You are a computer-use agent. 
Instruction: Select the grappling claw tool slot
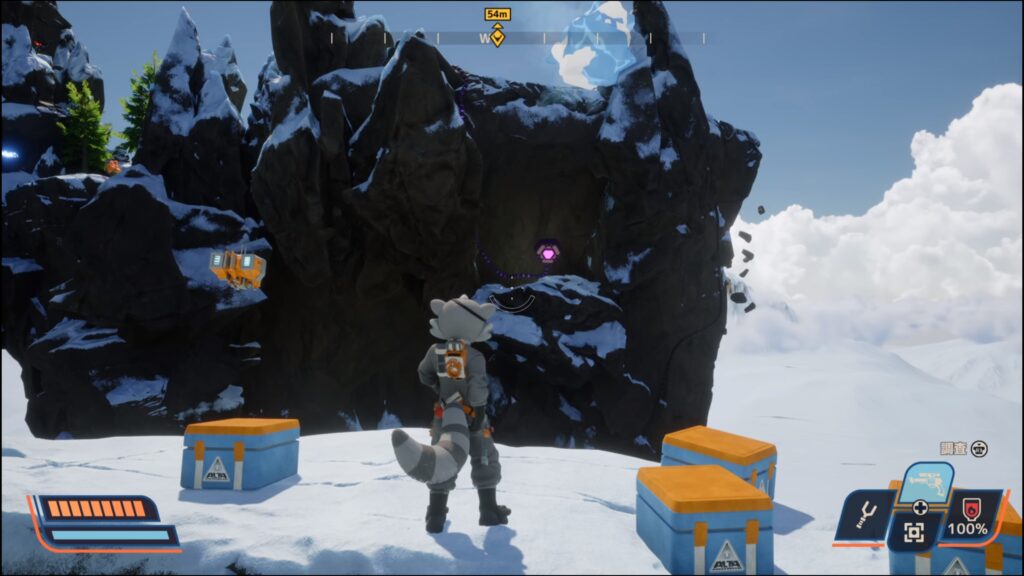click(865, 516)
